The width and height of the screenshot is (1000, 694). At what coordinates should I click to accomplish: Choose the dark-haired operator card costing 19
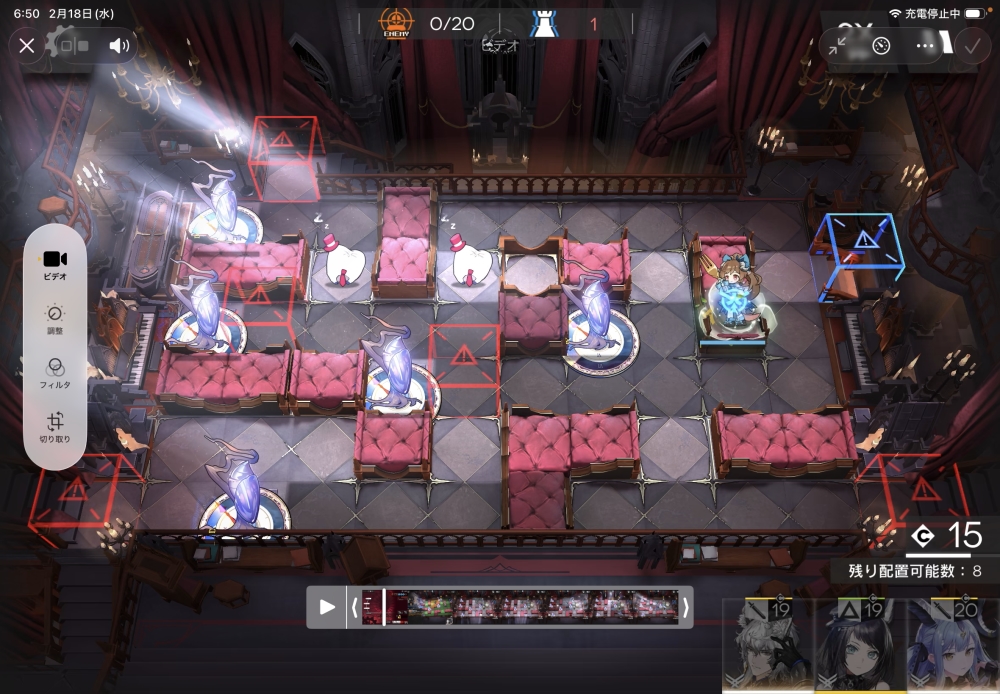tap(860, 648)
